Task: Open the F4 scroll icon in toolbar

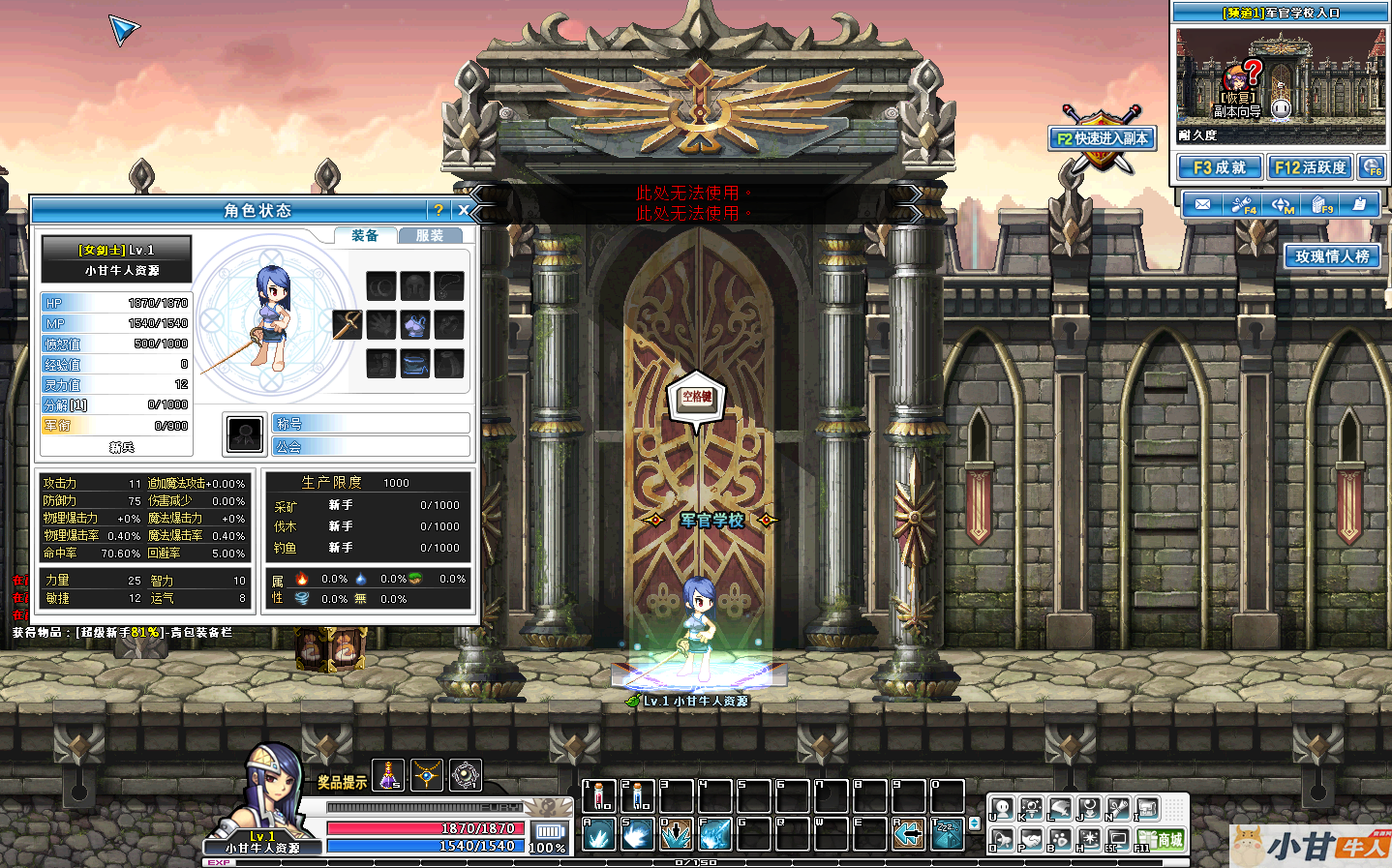Action: tap(1243, 204)
